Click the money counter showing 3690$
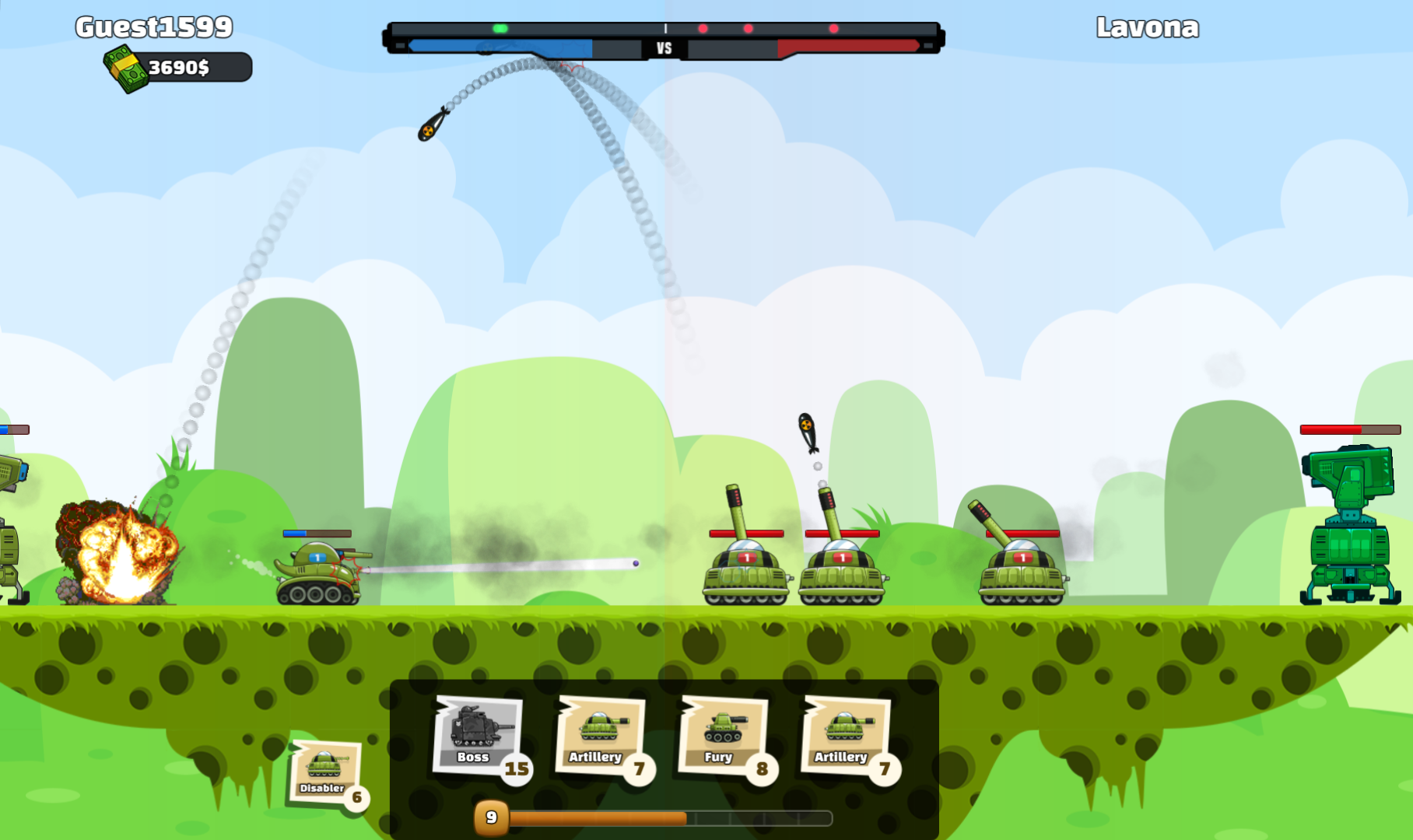Viewport: 1413px width, 840px height. [x=181, y=68]
